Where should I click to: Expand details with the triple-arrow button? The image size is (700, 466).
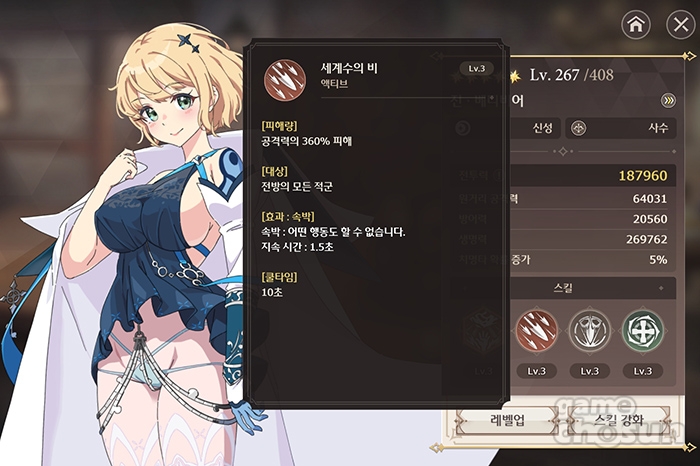tap(669, 100)
